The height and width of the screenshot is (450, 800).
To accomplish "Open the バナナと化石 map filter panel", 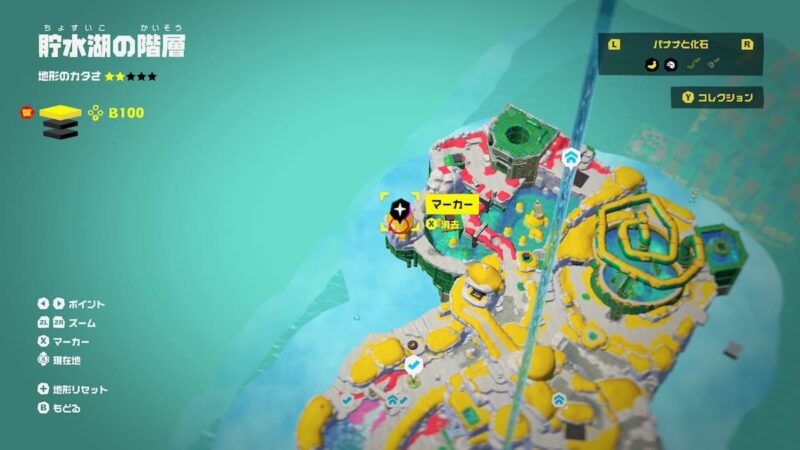I will [x=680, y=44].
